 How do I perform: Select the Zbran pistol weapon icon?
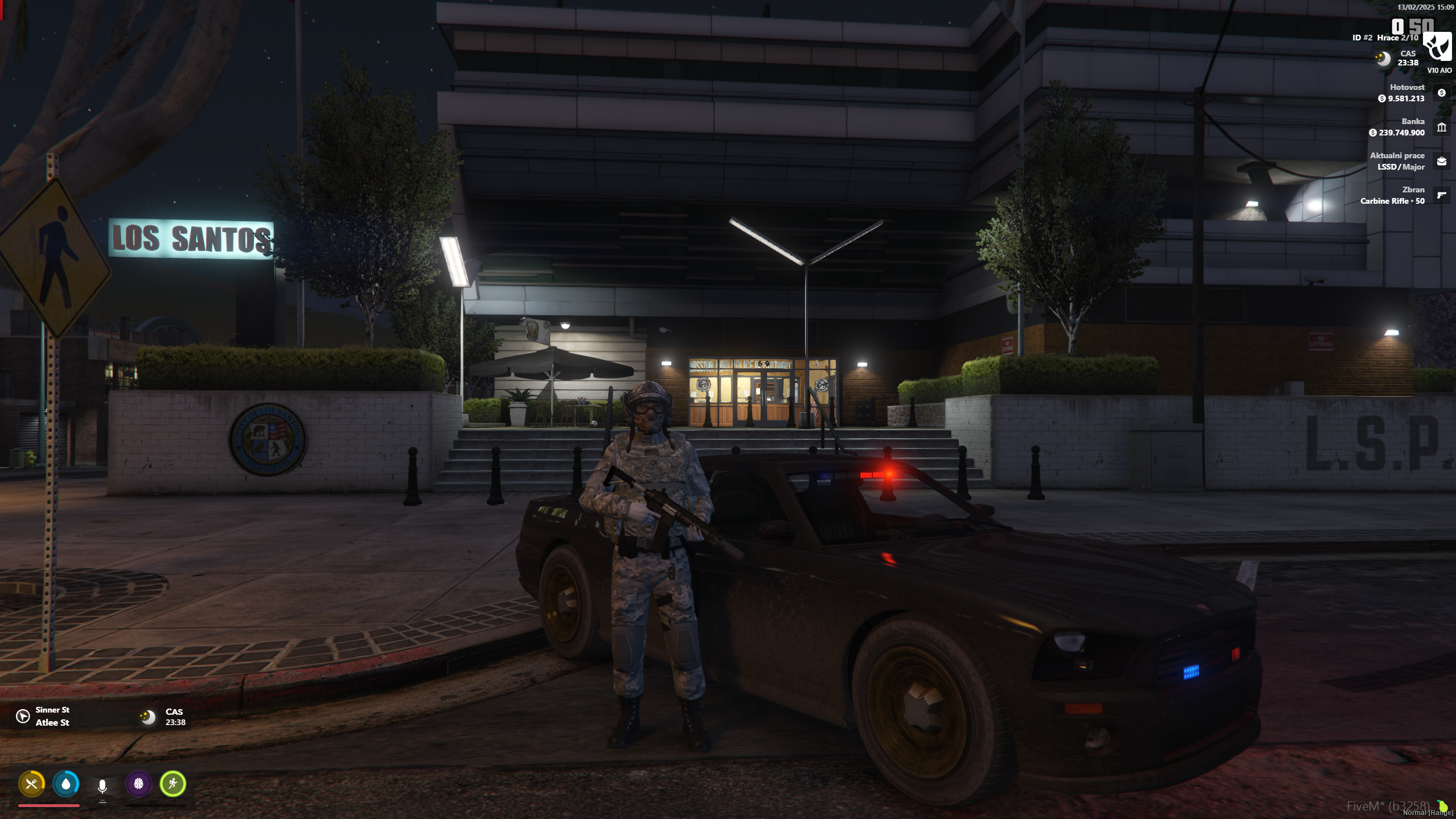1441,195
